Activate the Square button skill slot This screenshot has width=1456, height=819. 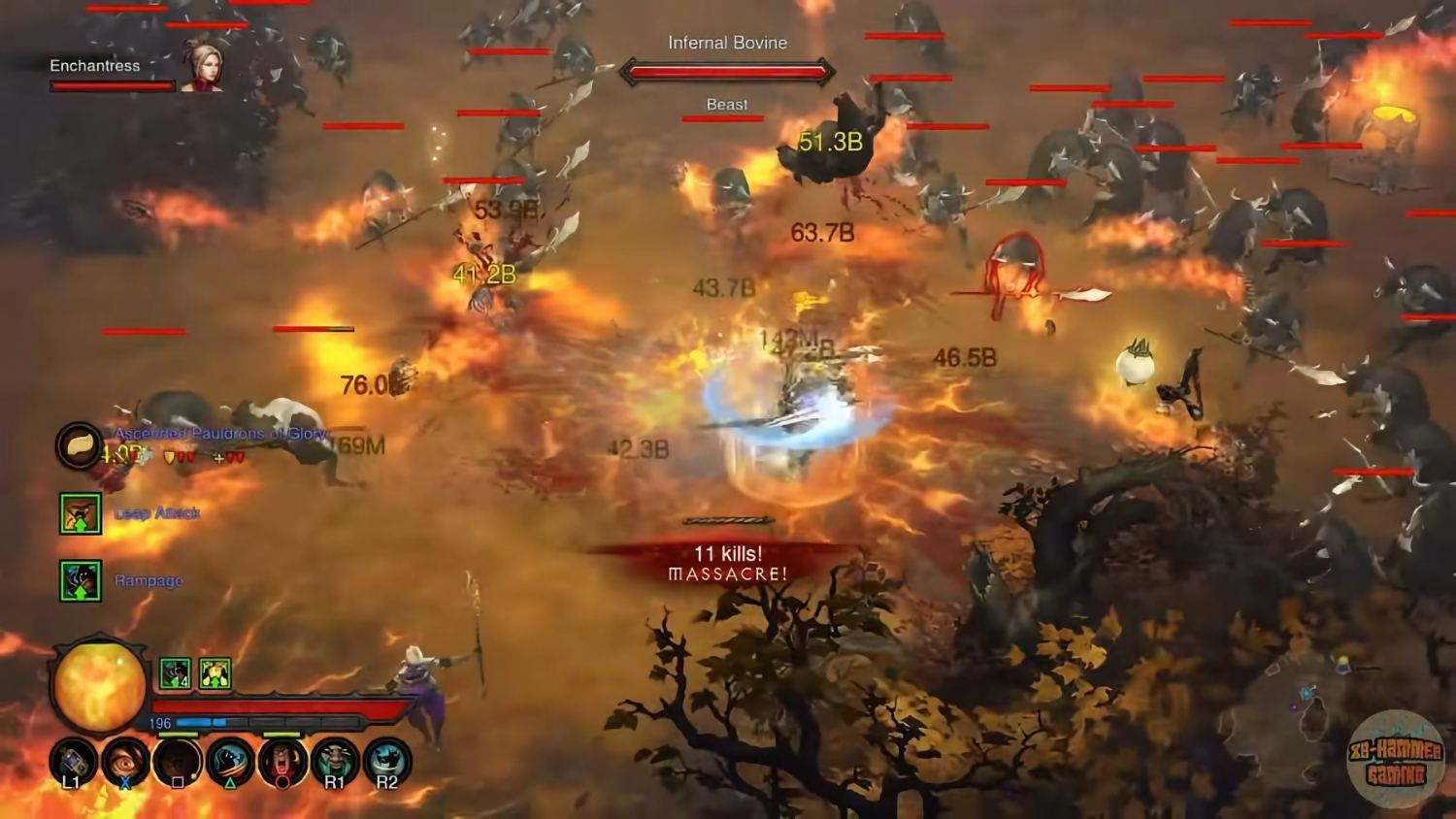click(x=177, y=762)
